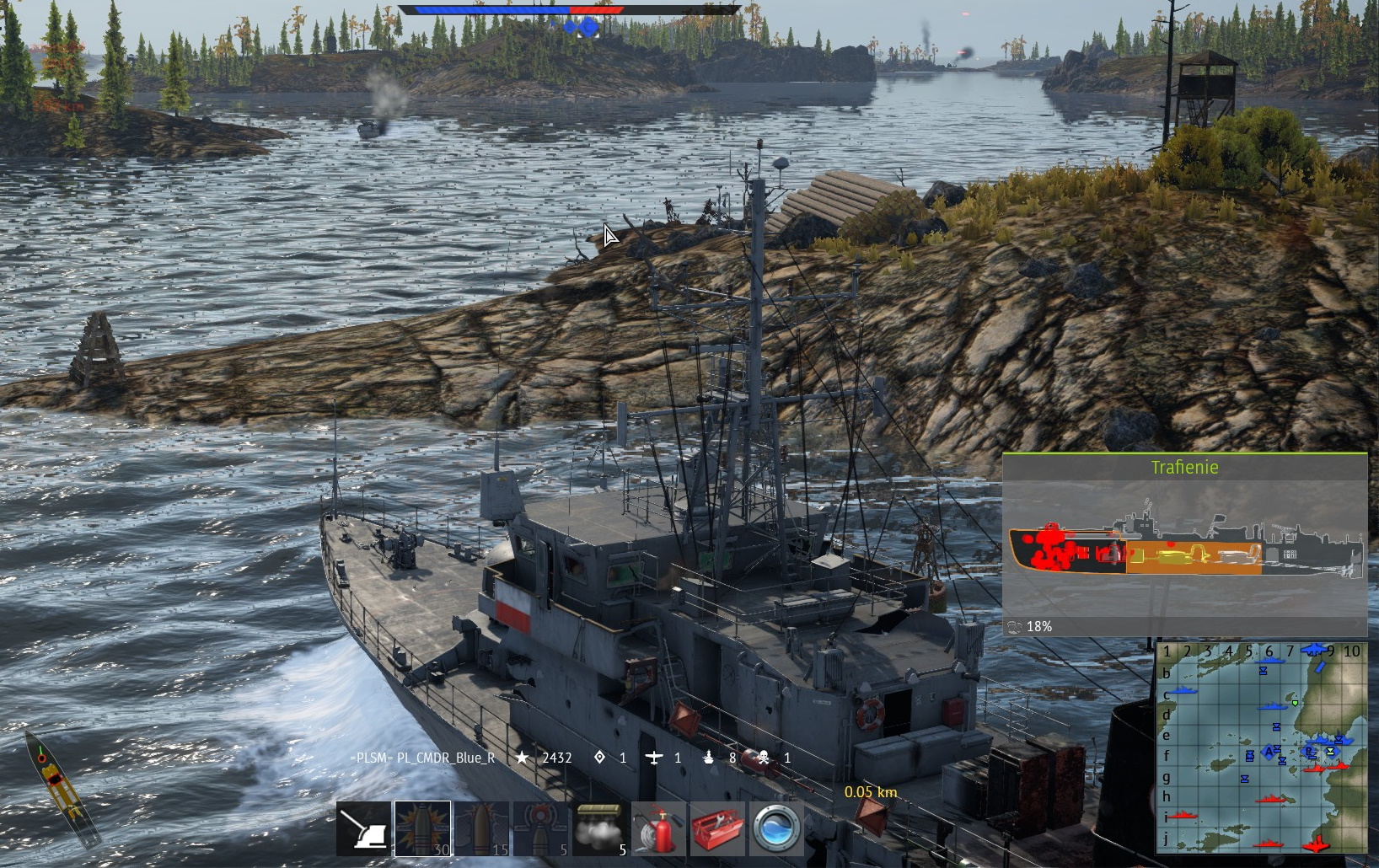1379x868 pixels.
Task: Start repairs with the red toolbox
Action: (717, 828)
